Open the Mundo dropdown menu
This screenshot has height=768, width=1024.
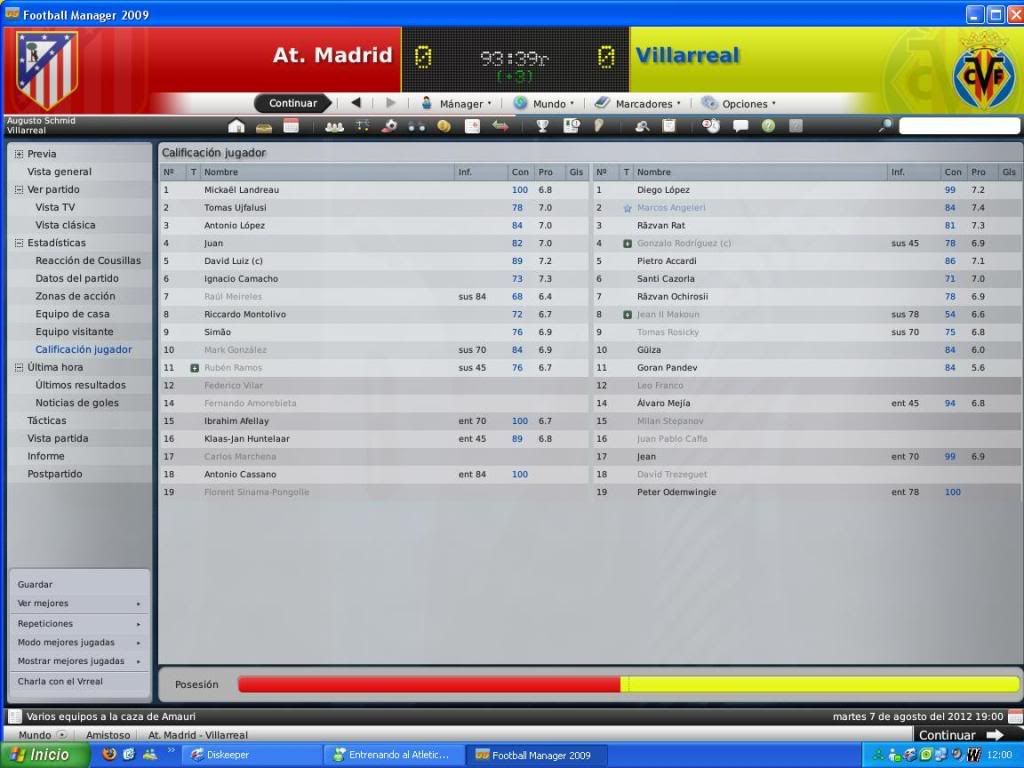[544, 103]
